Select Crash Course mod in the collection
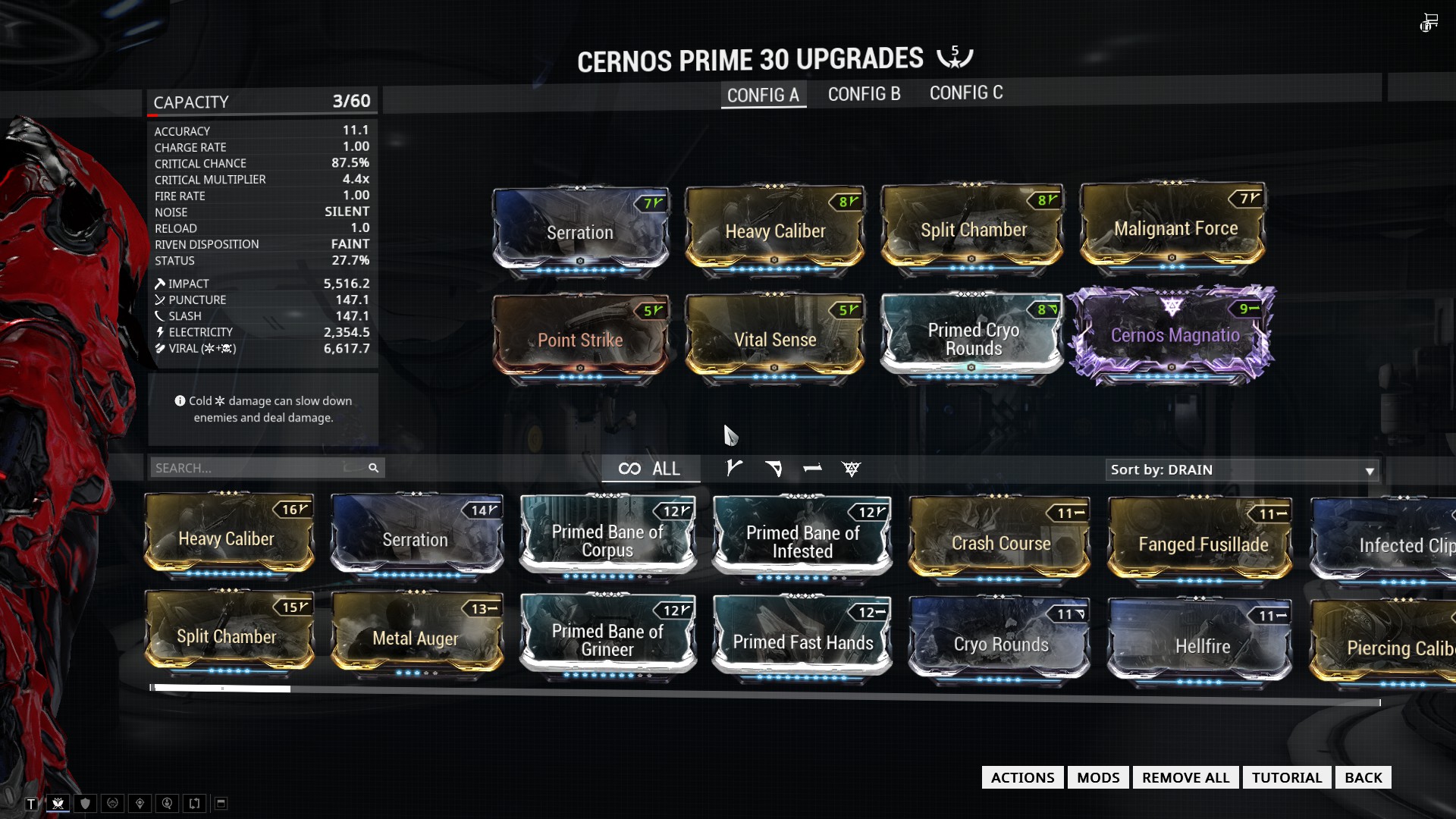1456x819 pixels. (1000, 542)
